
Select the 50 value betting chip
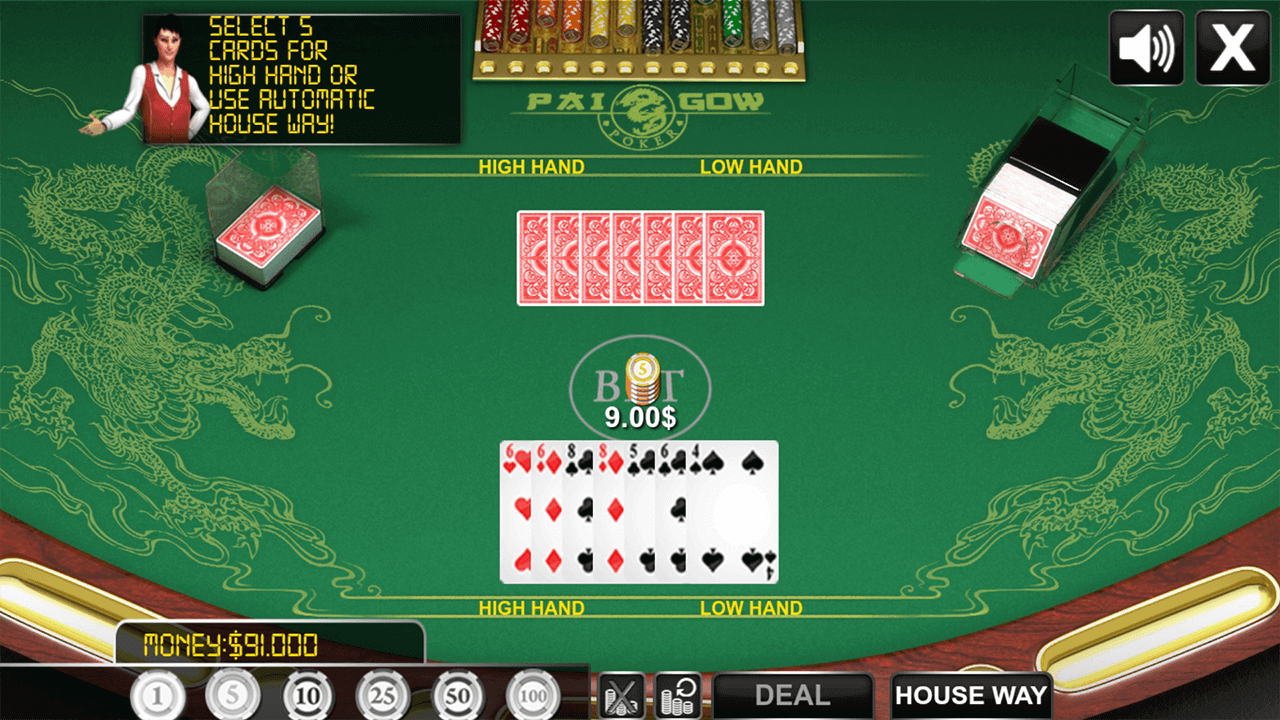click(460, 695)
